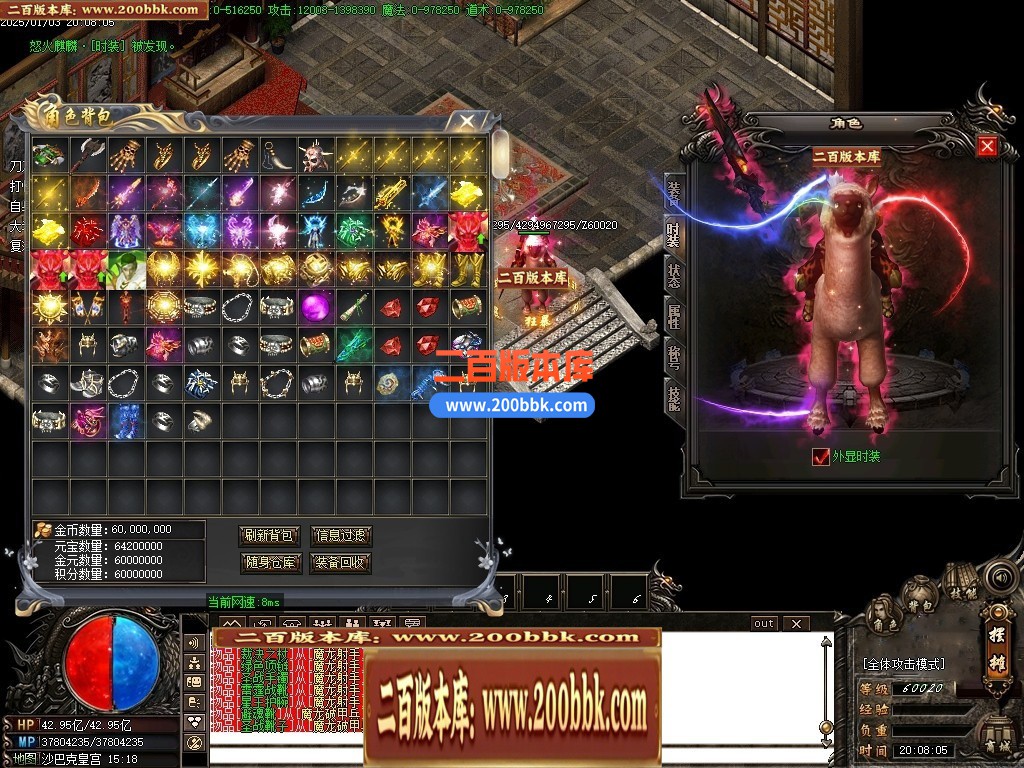Switch to the 技能 skills tab
This screenshot has width=1024, height=768.
coord(674,398)
